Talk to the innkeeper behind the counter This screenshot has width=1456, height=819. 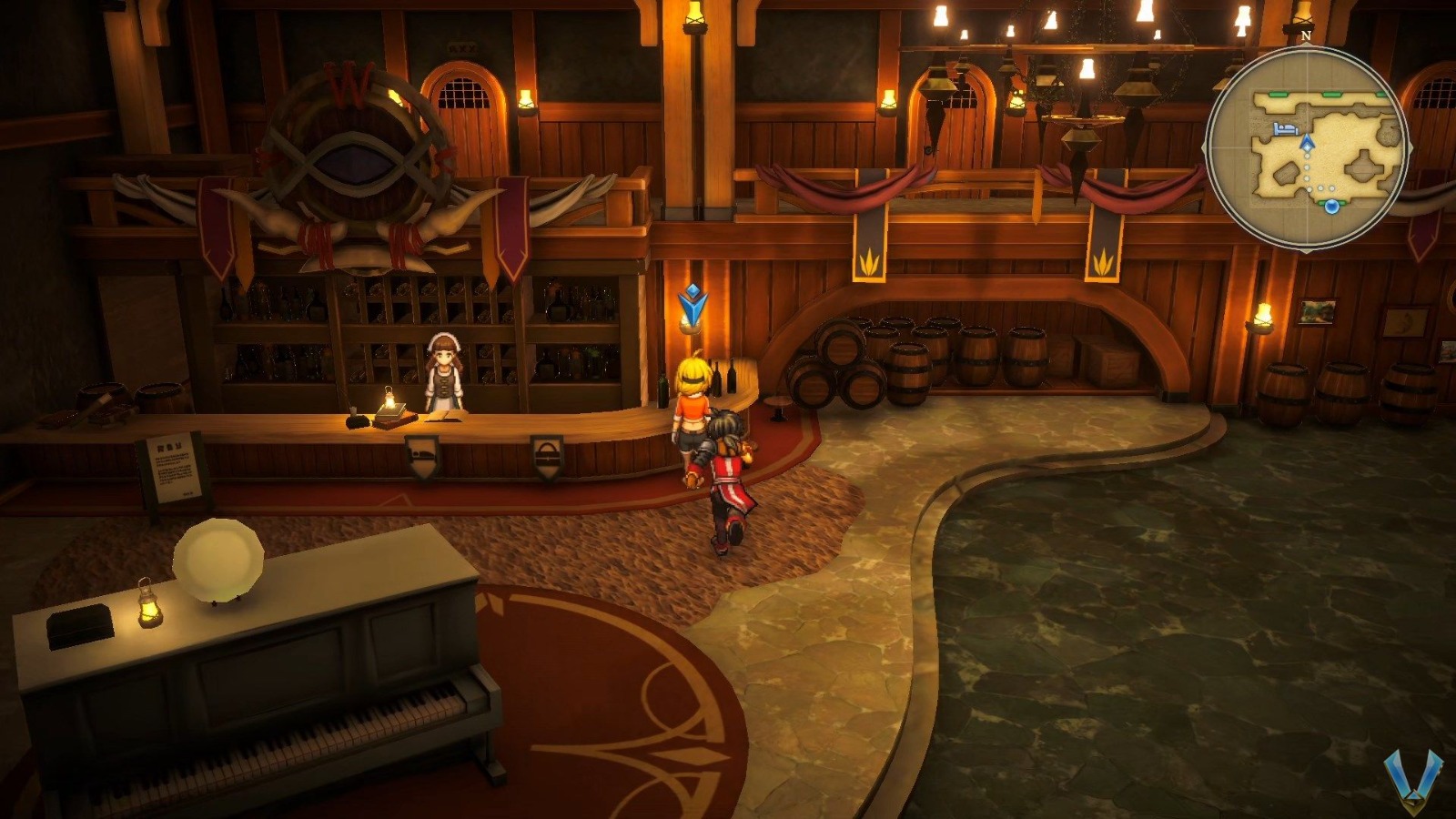(x=444, y=373)
